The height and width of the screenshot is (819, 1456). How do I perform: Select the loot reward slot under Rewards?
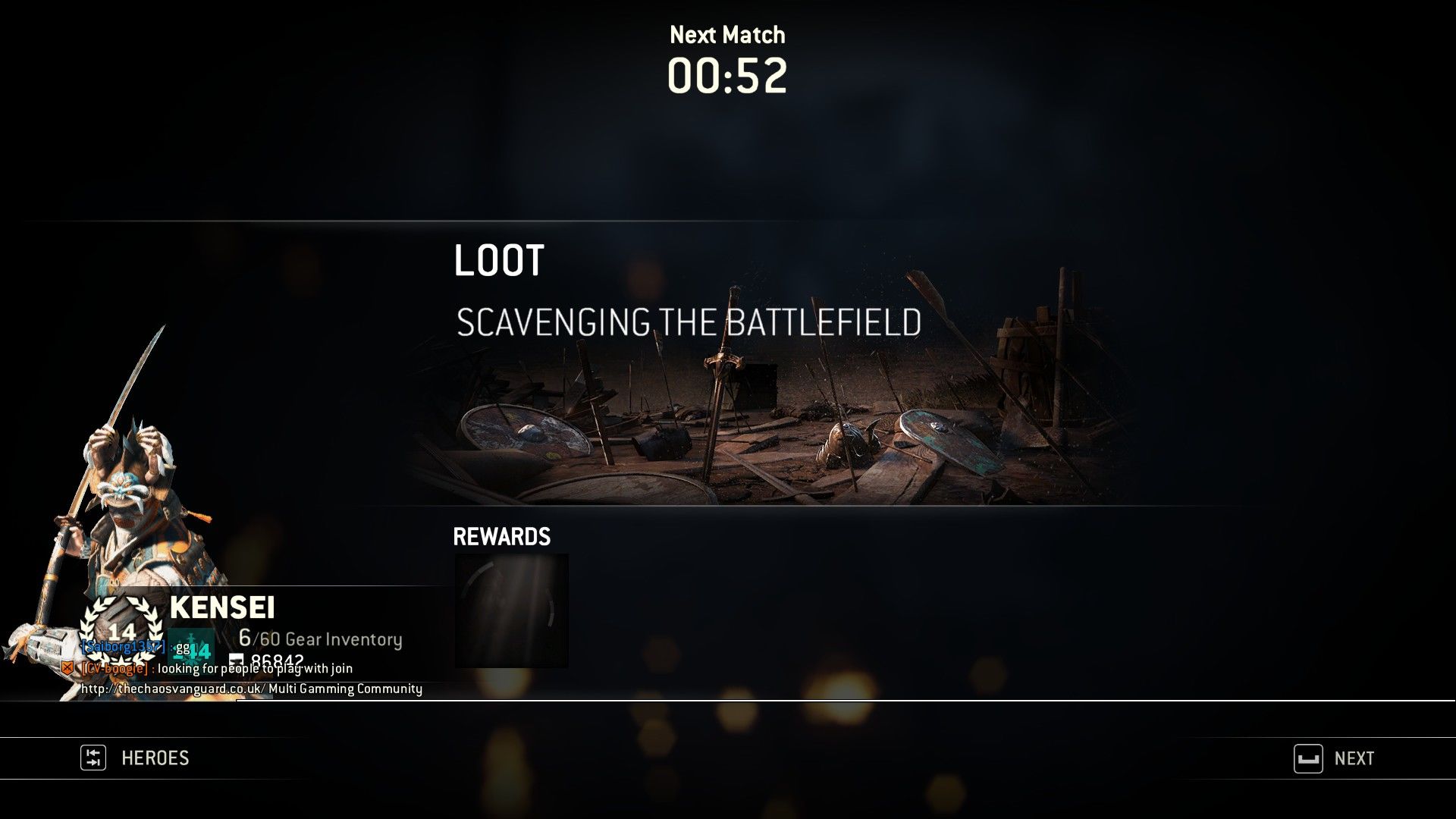511,610
